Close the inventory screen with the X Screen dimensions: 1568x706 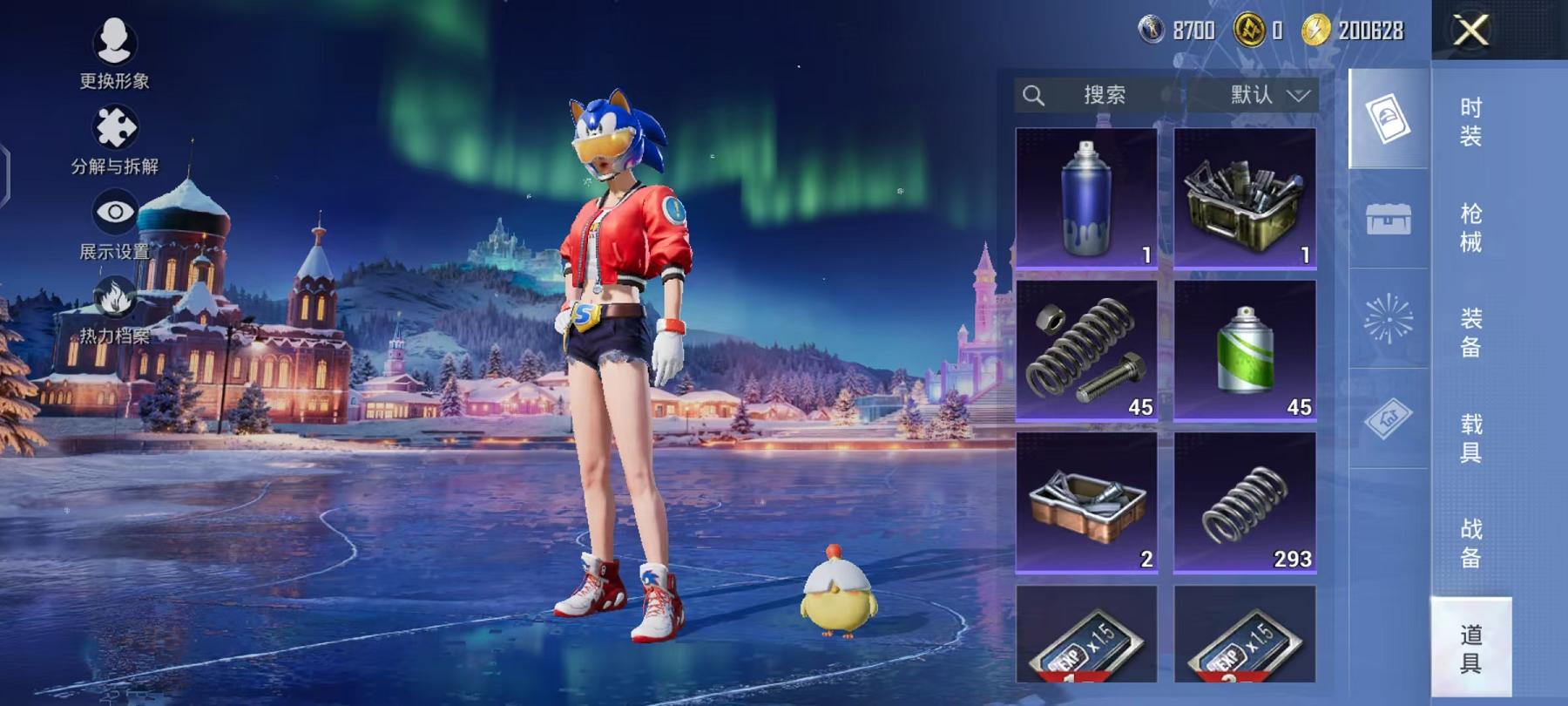click(1470, 31)
